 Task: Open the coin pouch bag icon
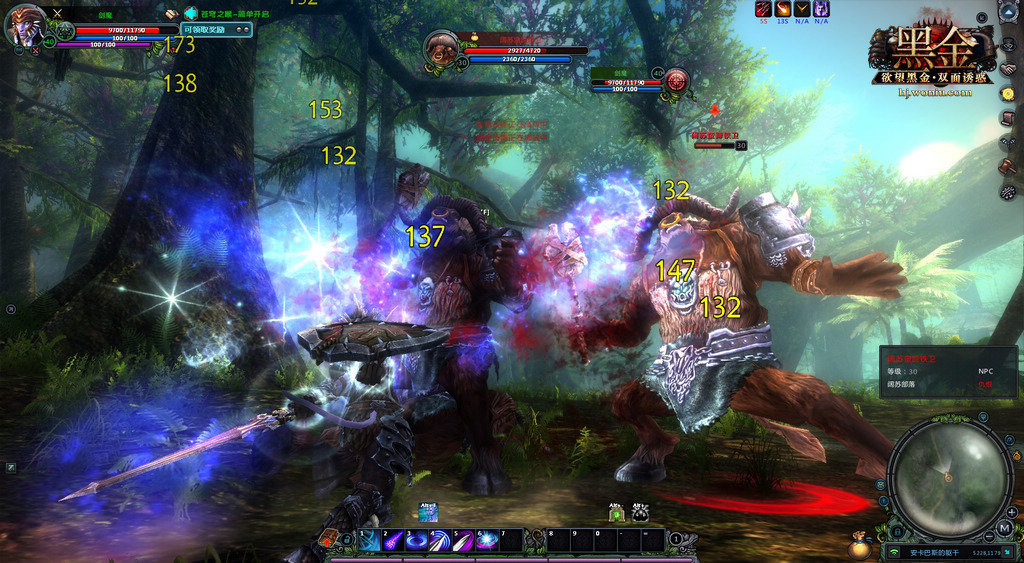858,547
